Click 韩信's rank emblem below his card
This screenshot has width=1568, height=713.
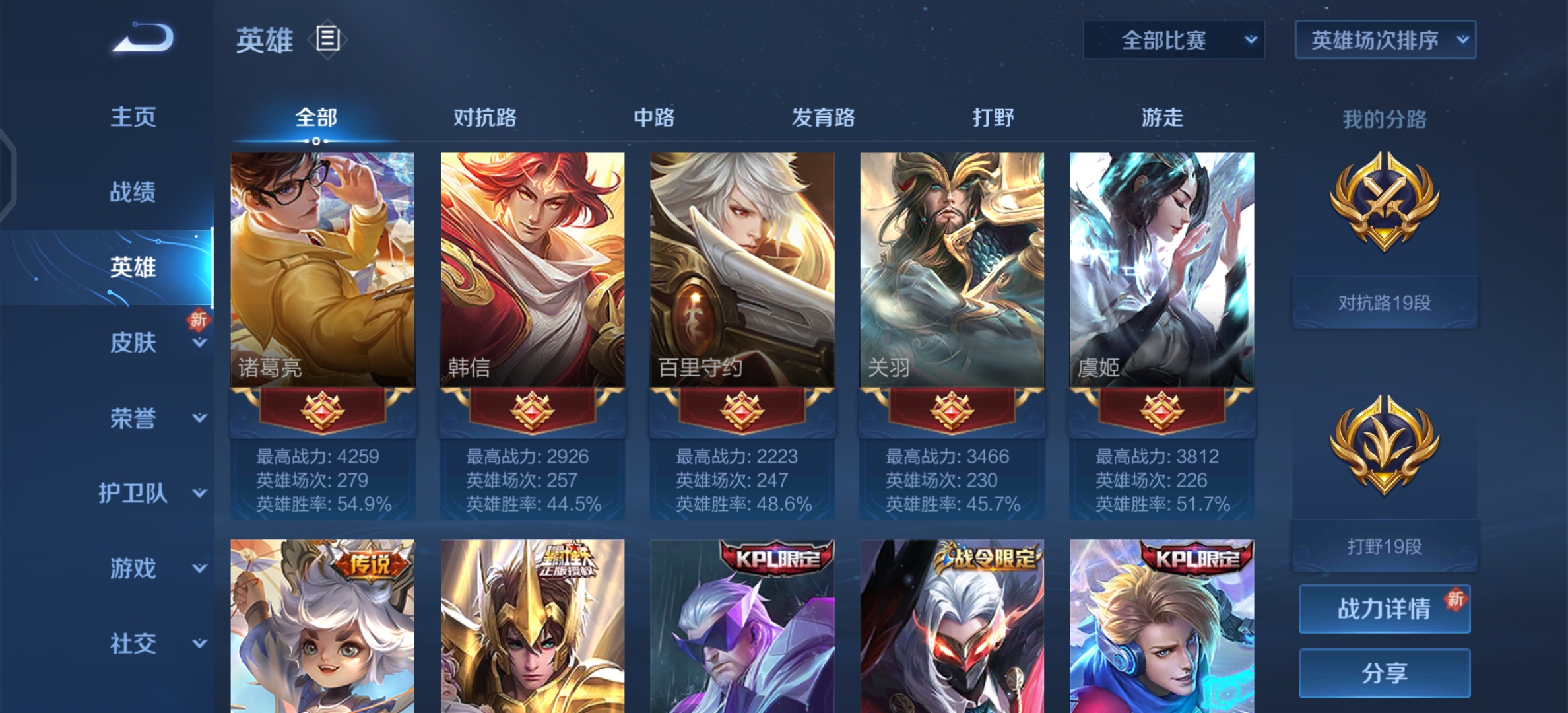tap(531, 410)
